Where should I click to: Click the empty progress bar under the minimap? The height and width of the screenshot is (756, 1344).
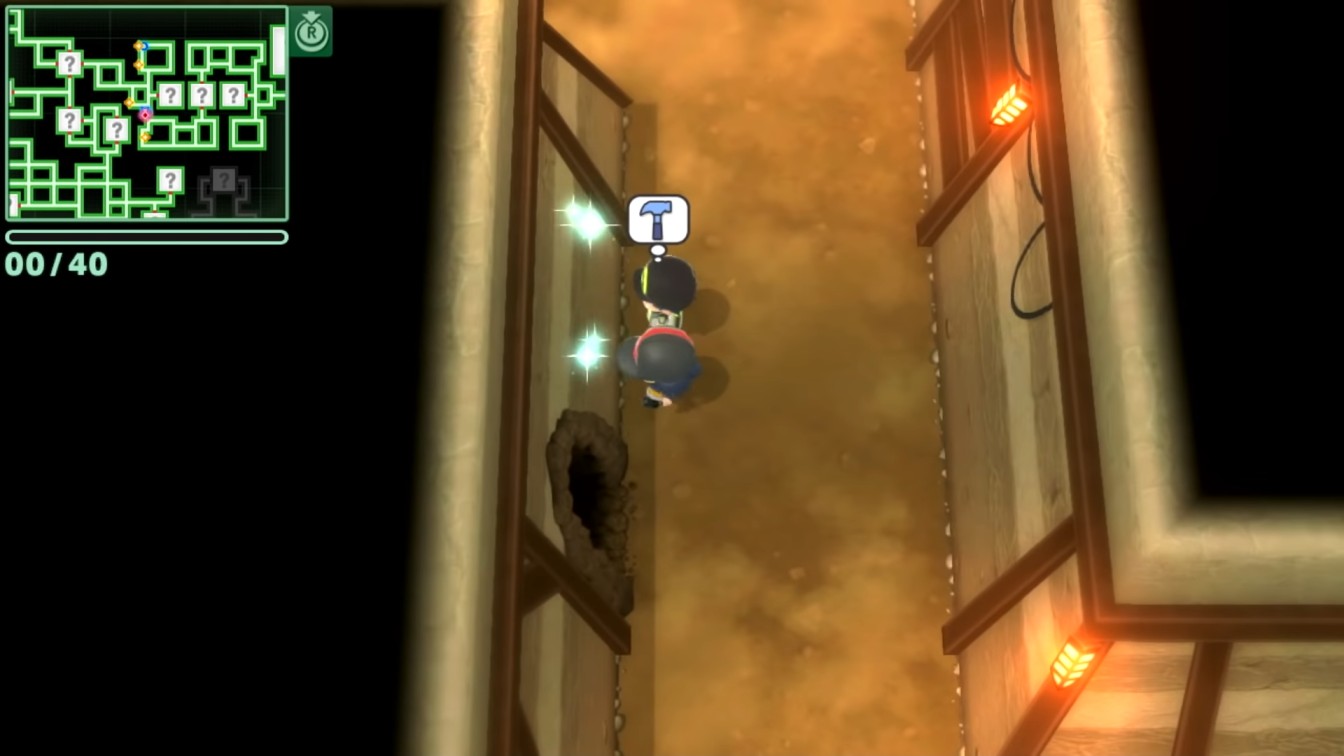point(148,237)
